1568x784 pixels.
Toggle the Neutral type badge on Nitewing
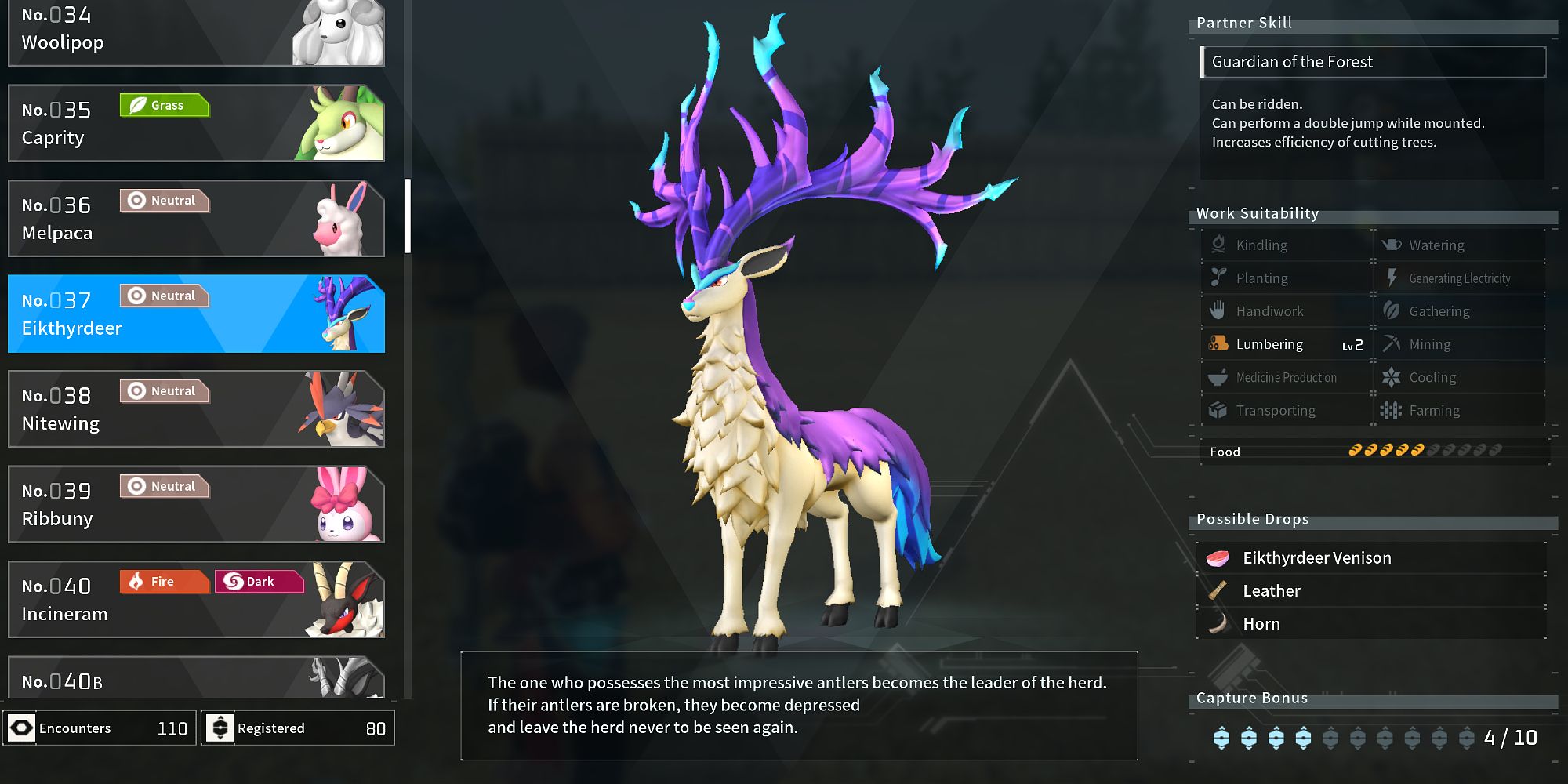[x=164, y=390]
